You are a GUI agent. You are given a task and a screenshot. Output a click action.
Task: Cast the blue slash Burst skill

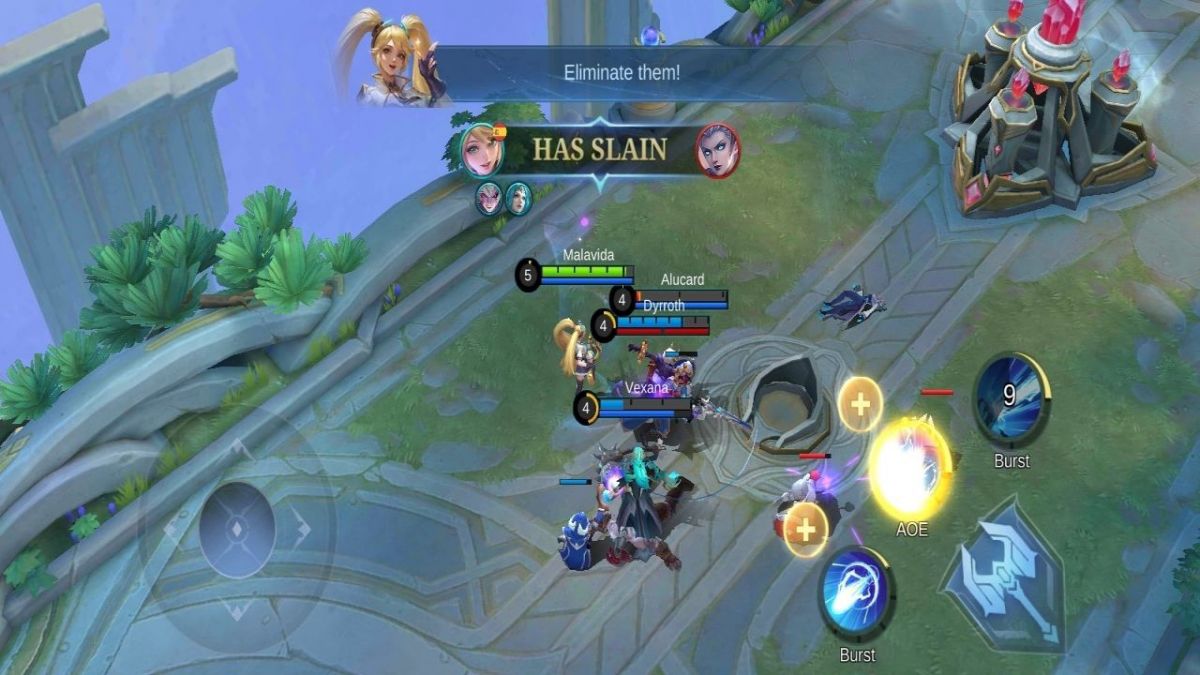856,594
